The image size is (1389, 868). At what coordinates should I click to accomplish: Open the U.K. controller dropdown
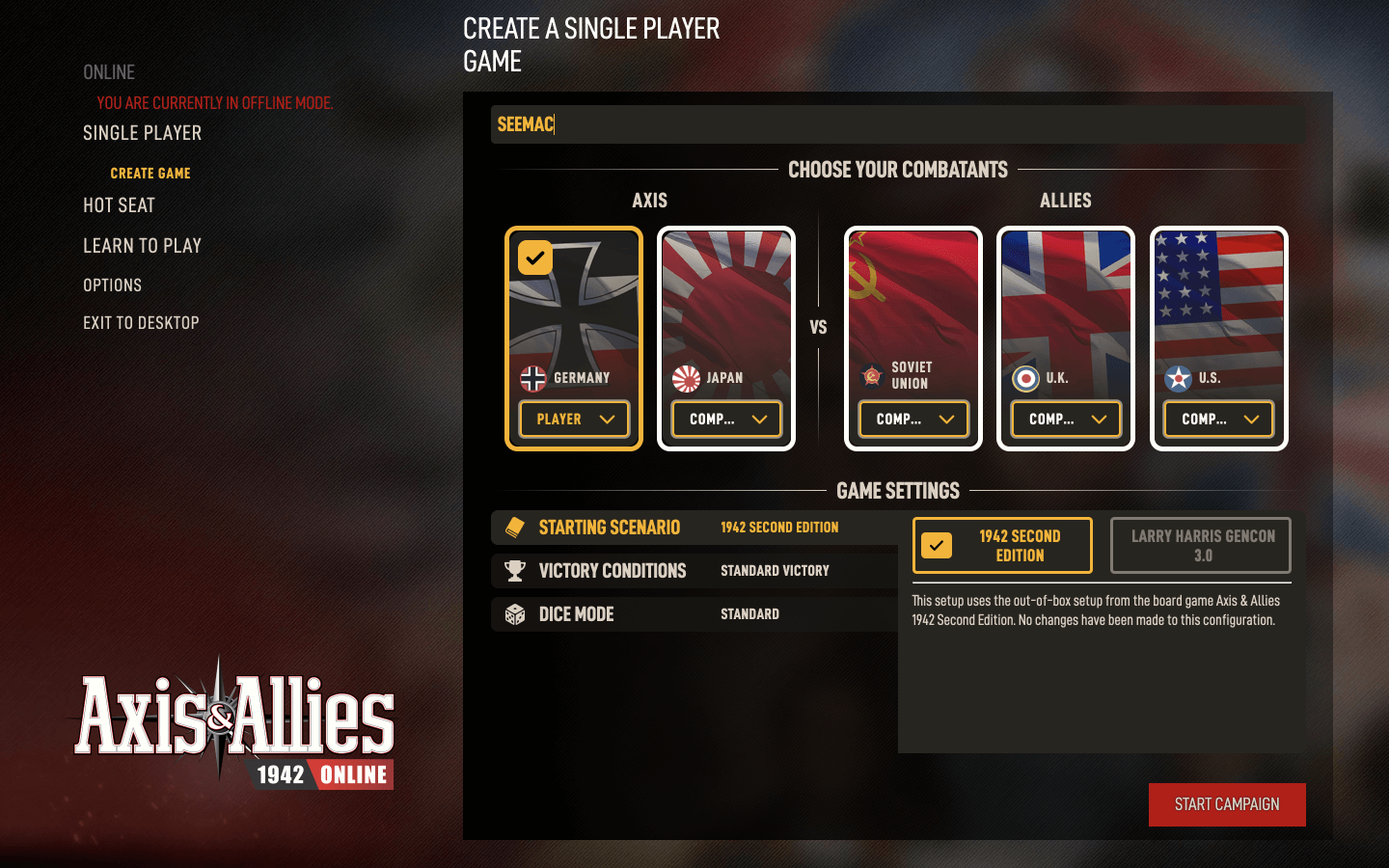pos(1066,420)
